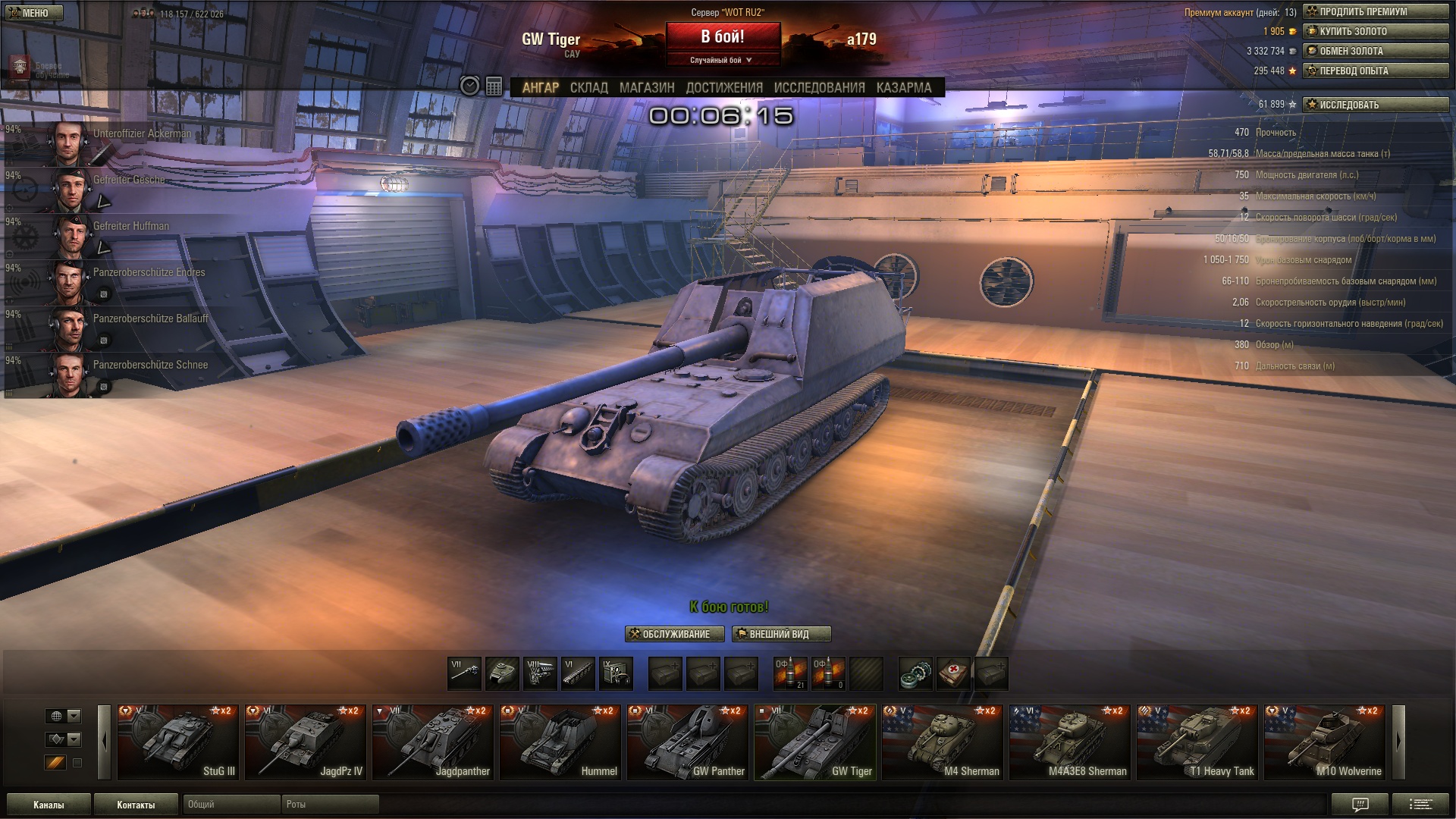Image resolution: width=1456 pixels, height=819 pixels.
Task: Select ПЕРЕВОД ОПЫТА button
Action: point(1375,71)
